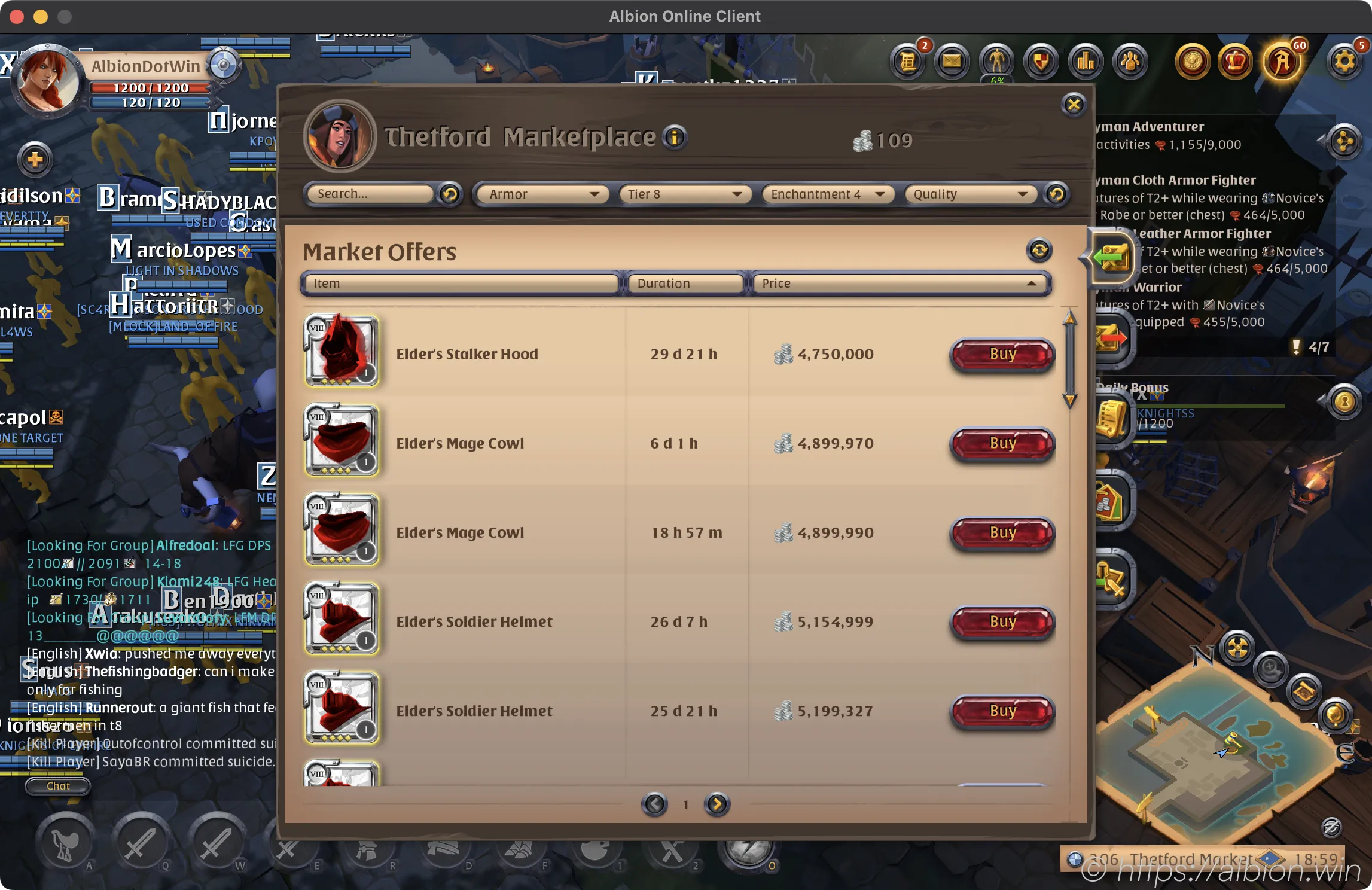Buy the Elder's Soldier Helmet for 5,154,999
Screen dimensions: 1372x890
click(x=1002, y=621)
